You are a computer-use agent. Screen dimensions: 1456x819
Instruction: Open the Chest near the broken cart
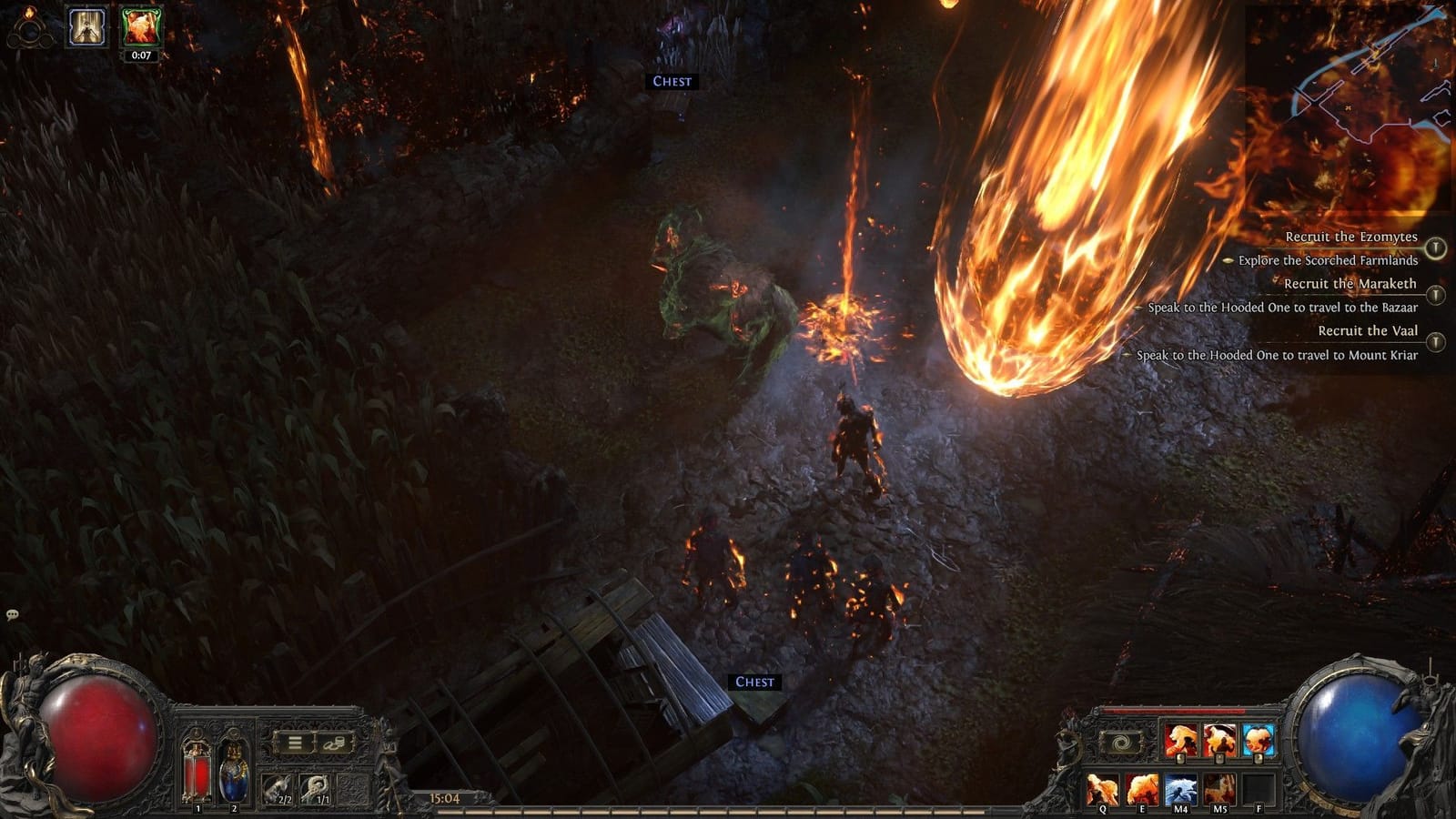click(753, 681)
